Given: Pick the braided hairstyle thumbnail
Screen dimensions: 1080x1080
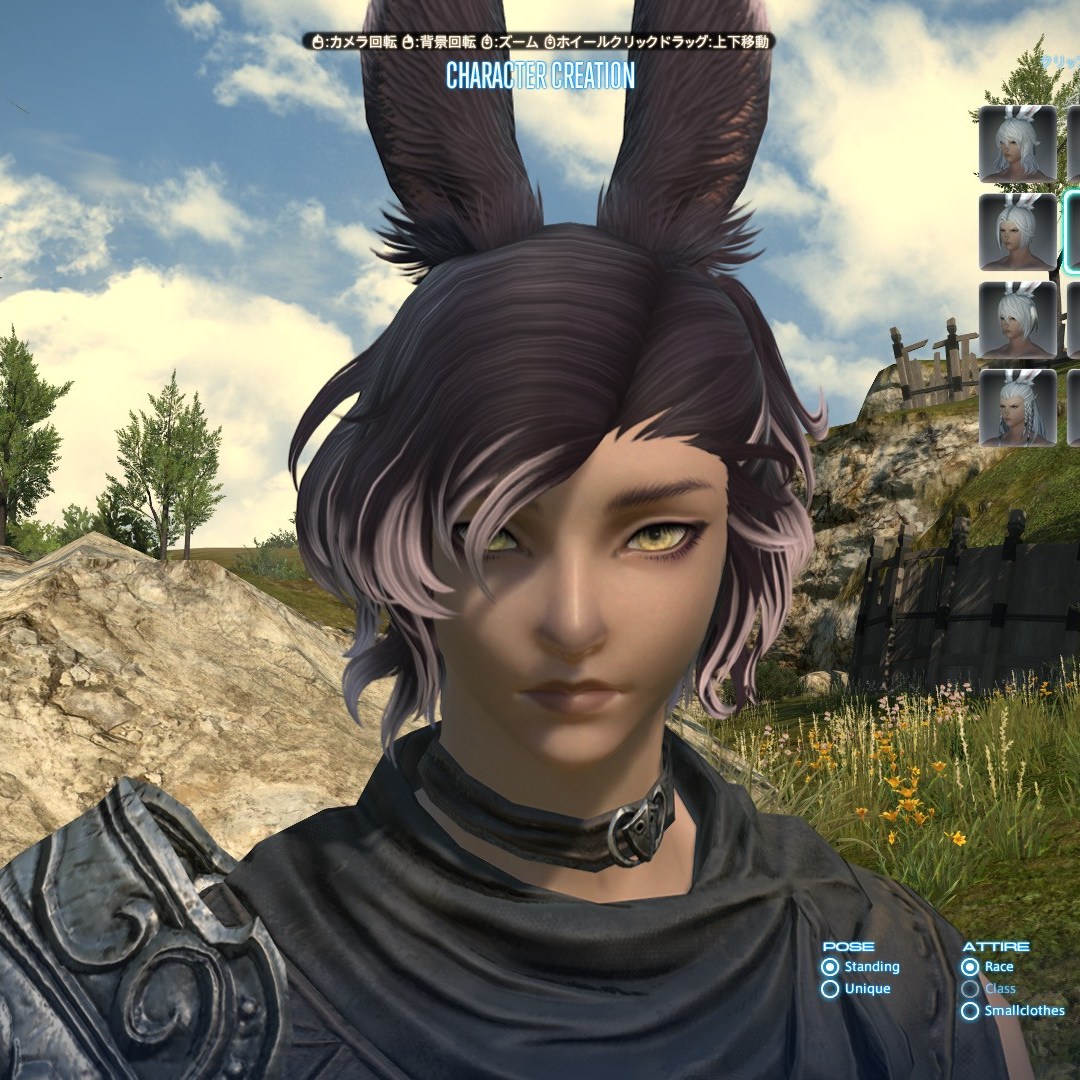Looking at the screenshot, I should click(x=1018, y=407).
